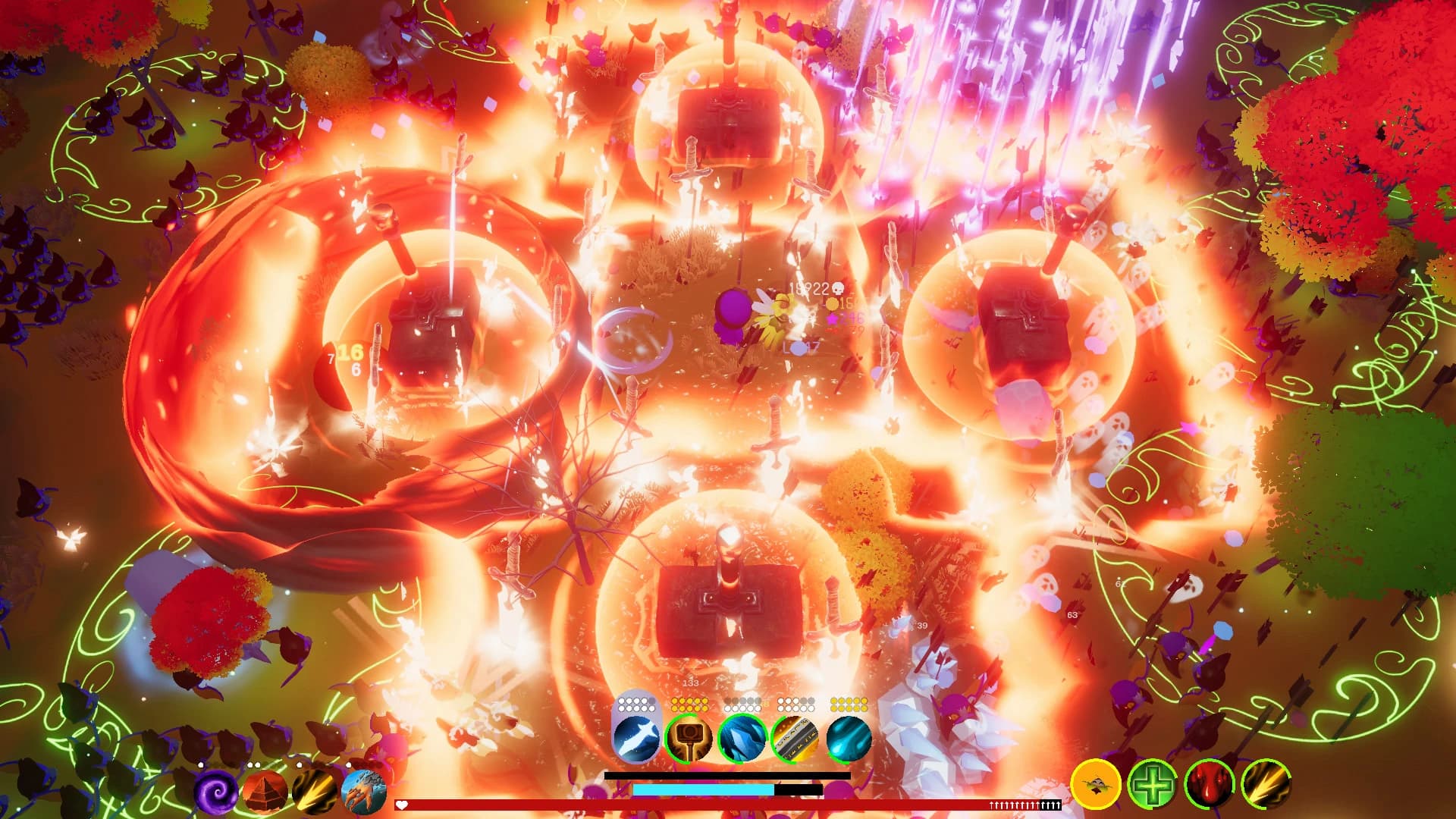Click the white pips above the dagger icon
This screenshot has width=1456, height=819.
(637, 704)
